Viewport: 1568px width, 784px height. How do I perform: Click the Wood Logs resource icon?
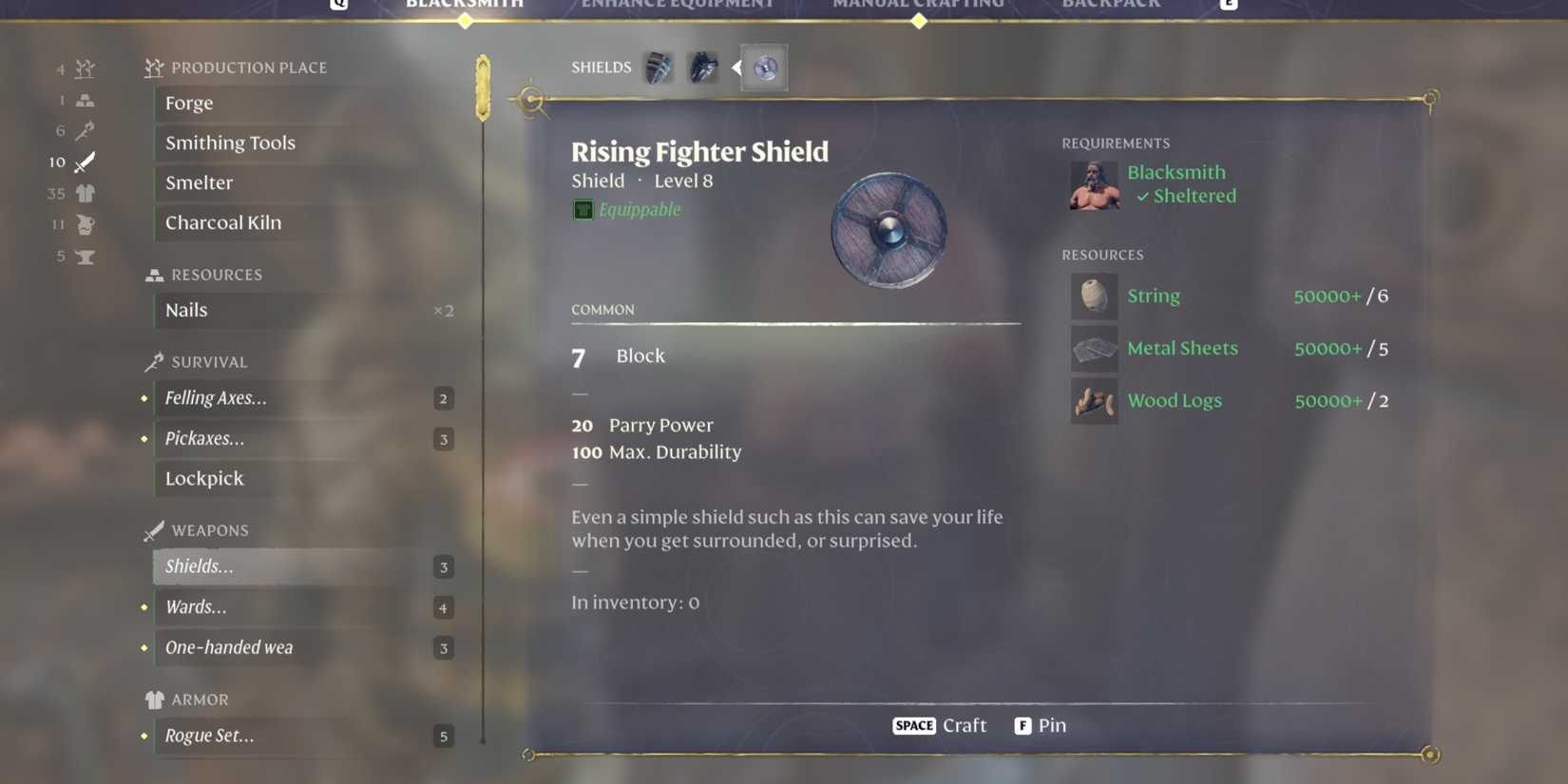click(x=1095, y=401)
